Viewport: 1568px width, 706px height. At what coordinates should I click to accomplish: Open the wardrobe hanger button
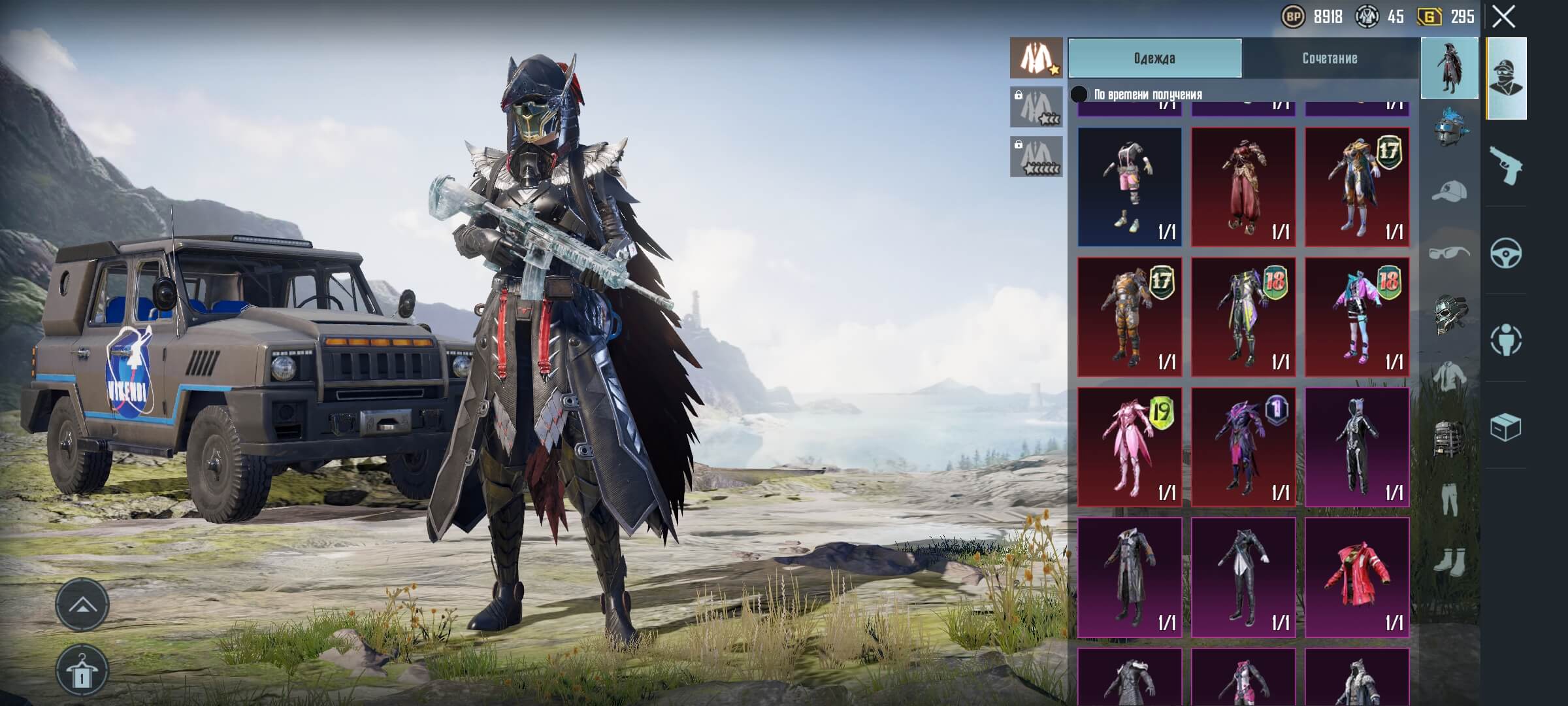82,671
